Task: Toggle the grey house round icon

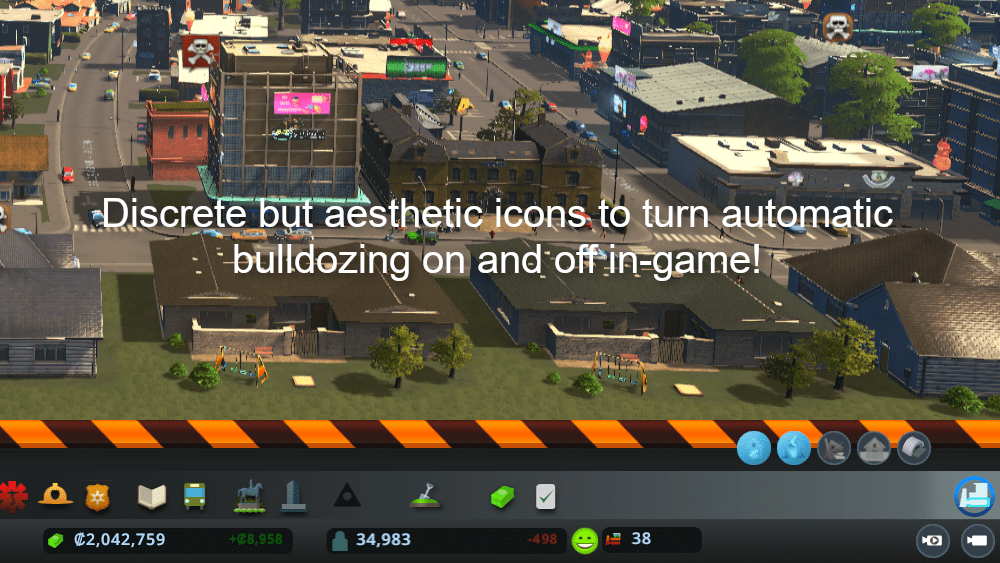Action: pos(874,448)
